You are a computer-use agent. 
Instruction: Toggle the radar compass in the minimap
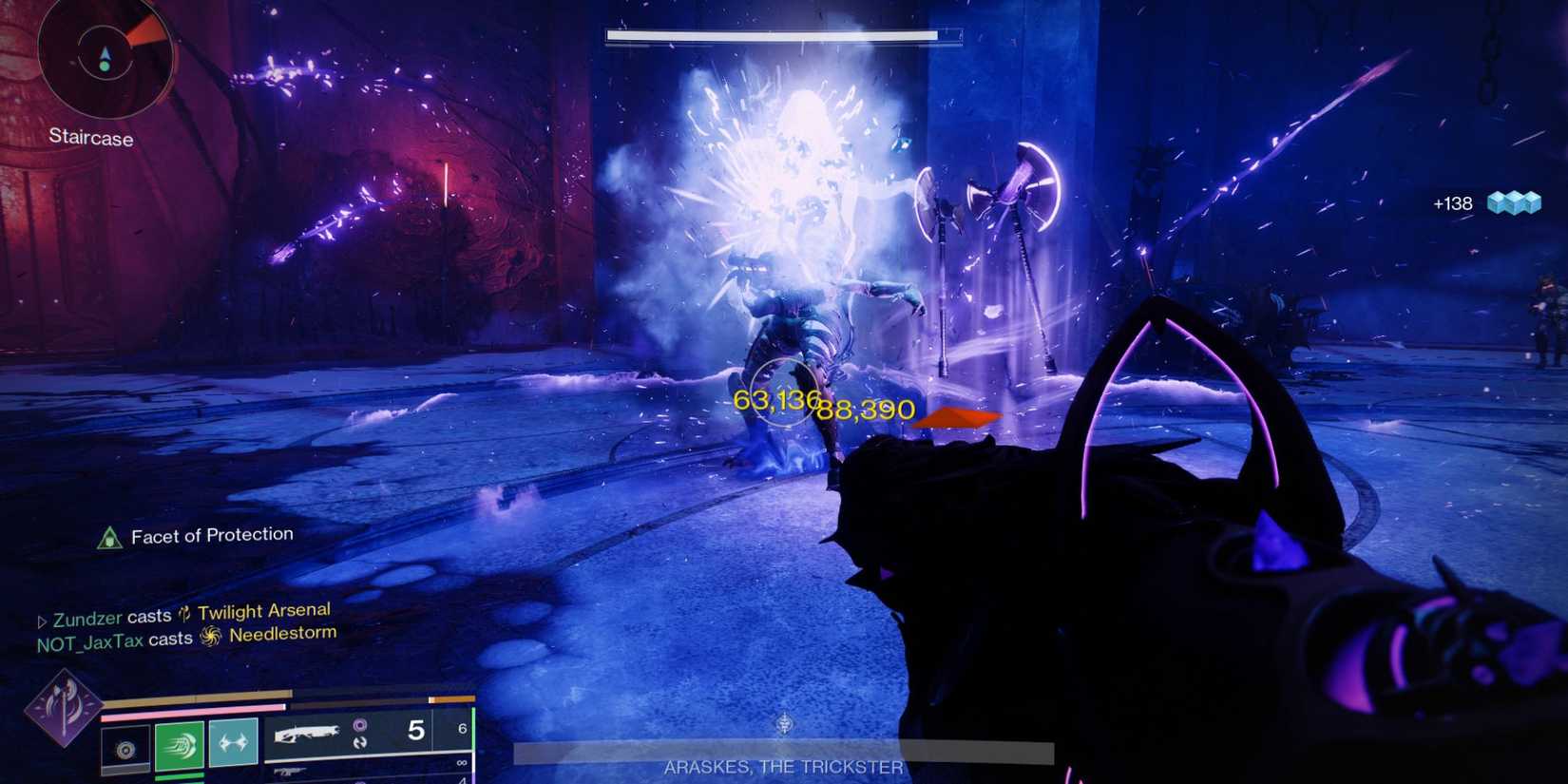coord(105,59)
